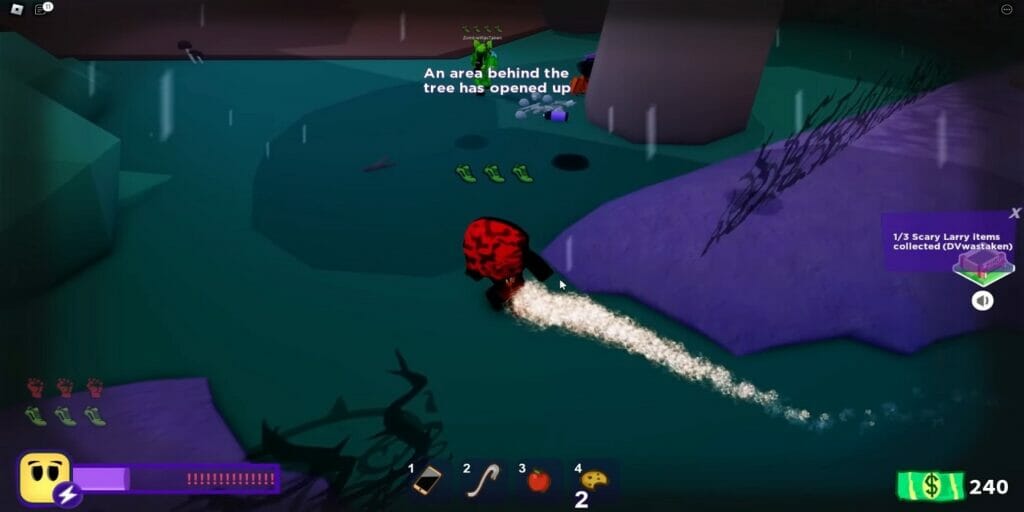Select the cookie item in slot 4
The image size is (1024, 512).
594,481
